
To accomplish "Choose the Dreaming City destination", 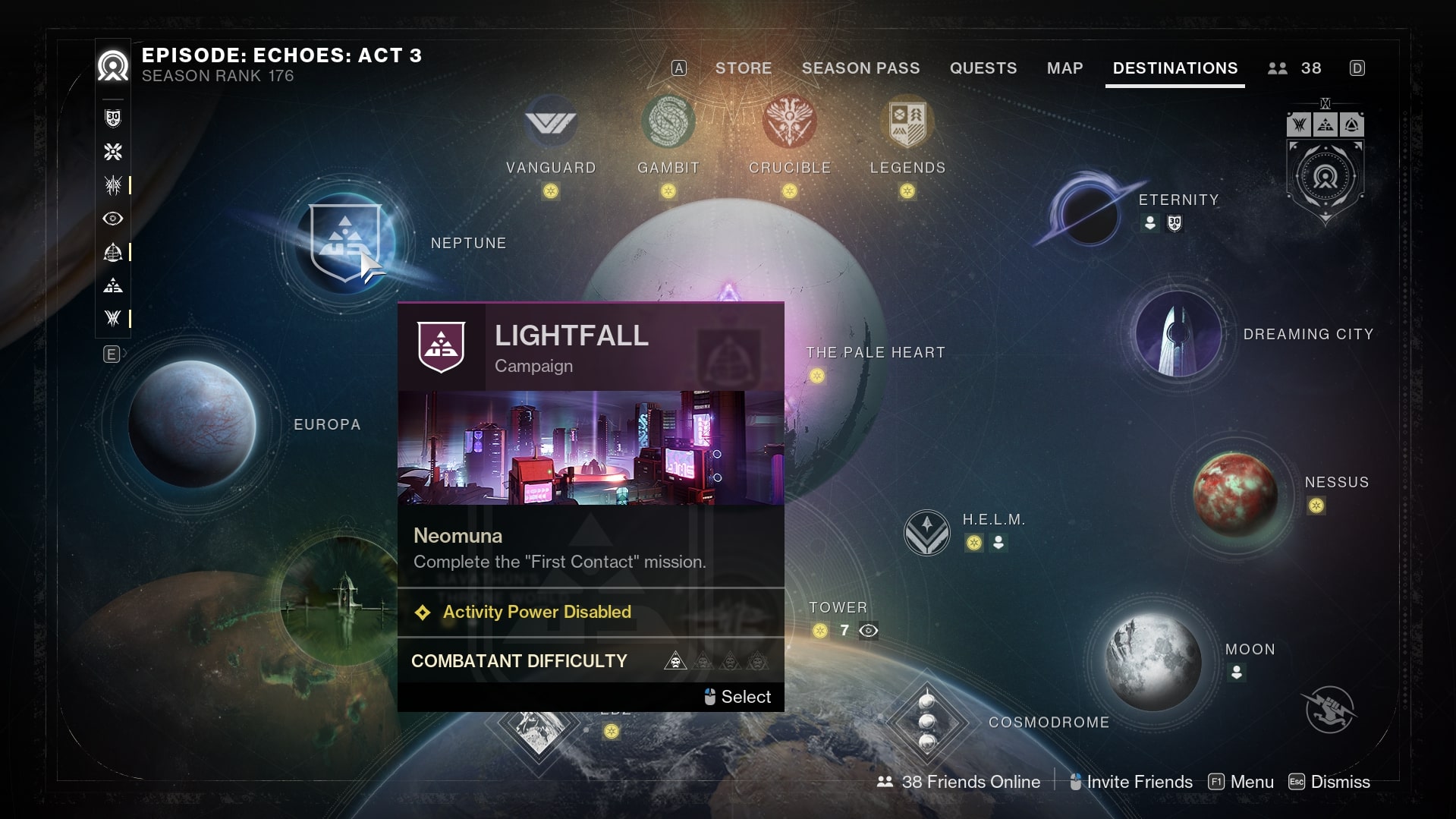I will click(1178, 334).
